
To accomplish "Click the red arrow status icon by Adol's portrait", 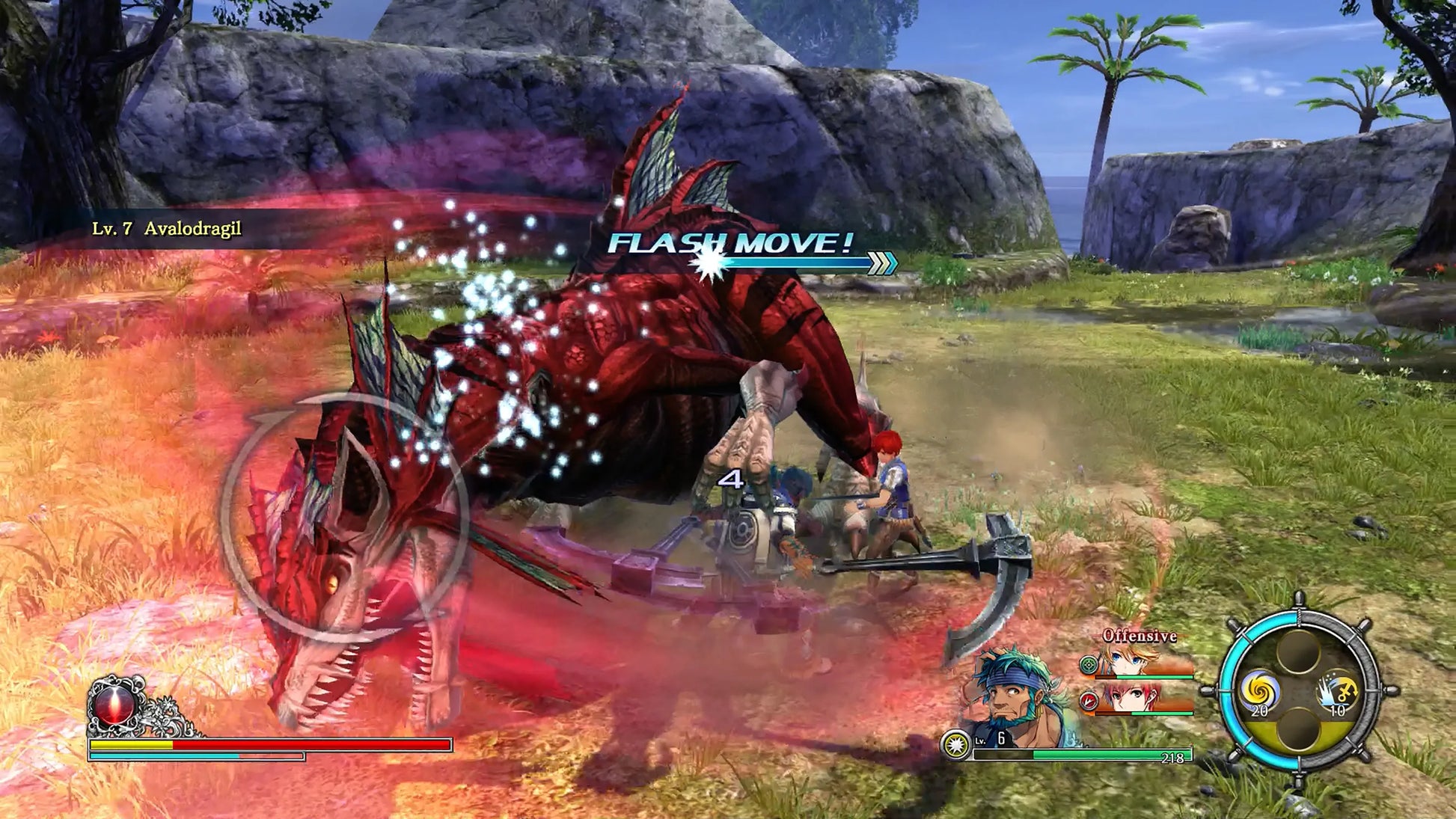I will click(1089, 701).
